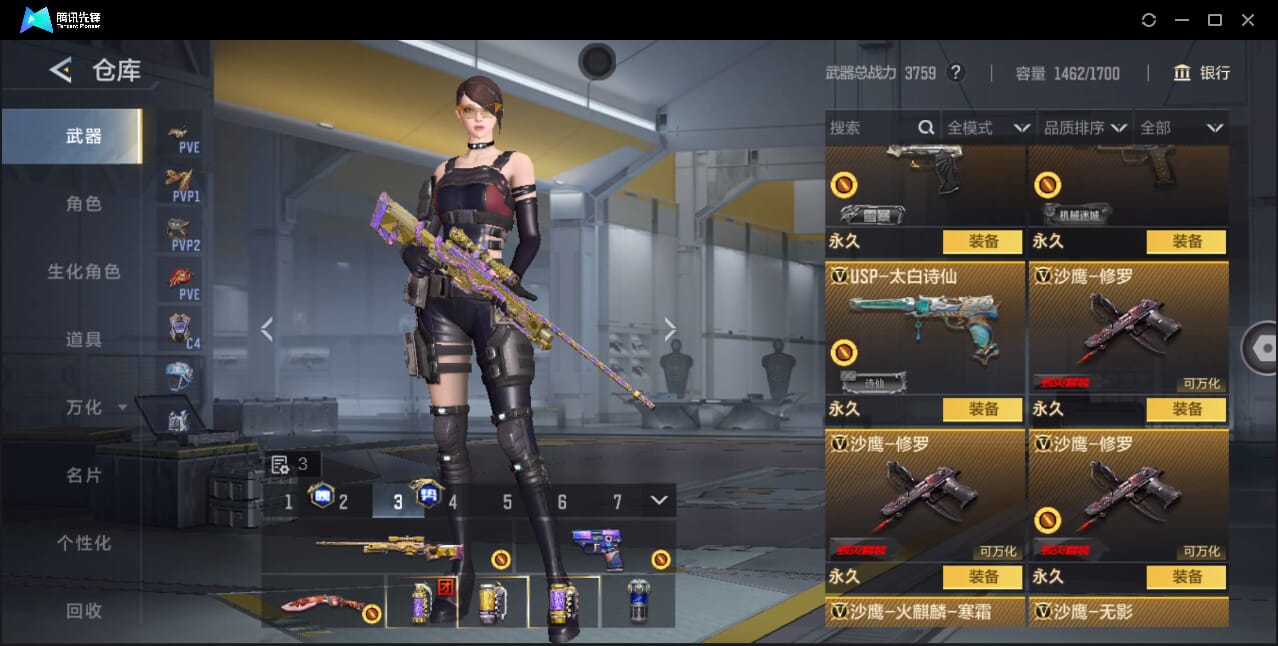This screenshot has height=646, width=1278.
Task: Open the 全部 filter dropdown
Action: [x=1181, y=128]
